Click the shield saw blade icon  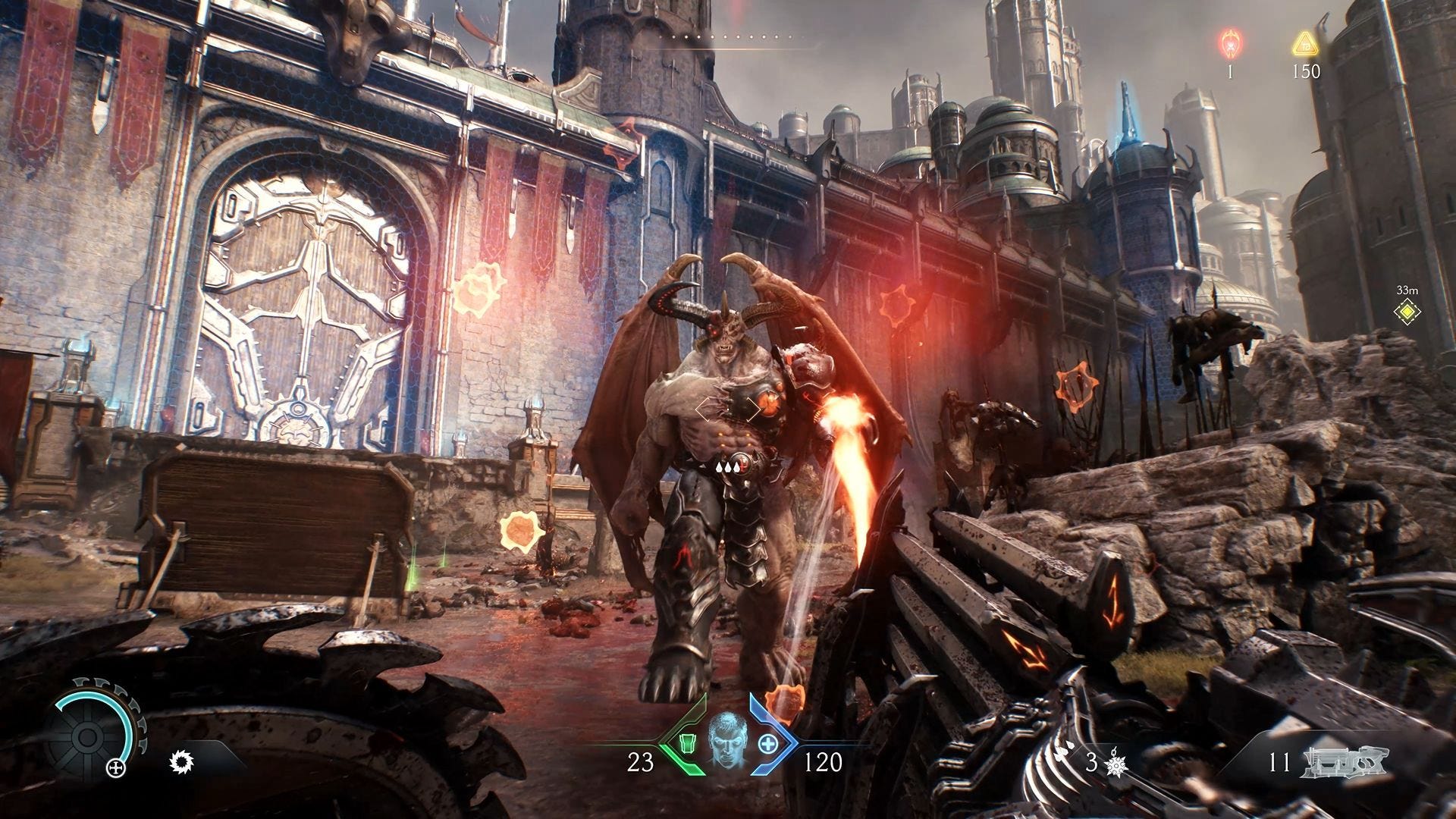click(181, 761)
